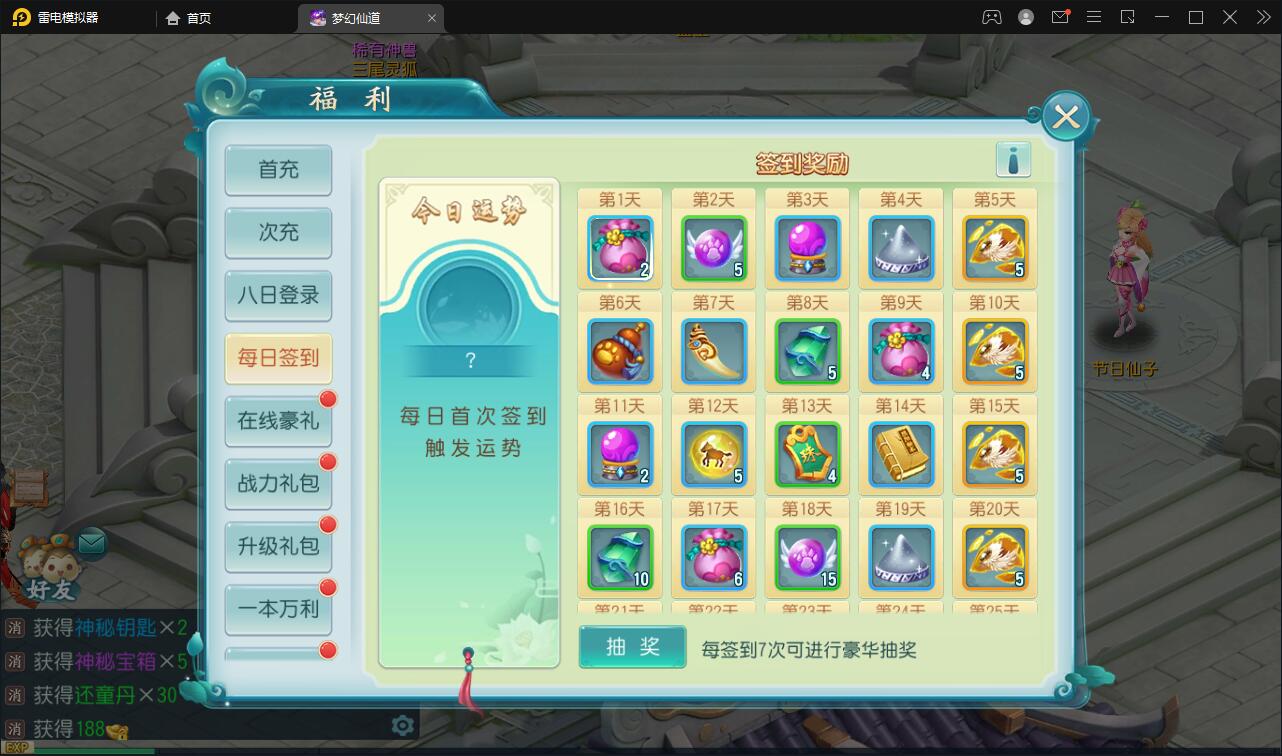The width and height of the screenshot is (1282, 756).
Task: Select the Day 9 pink fruit reward icon
Action: [901, 352]
